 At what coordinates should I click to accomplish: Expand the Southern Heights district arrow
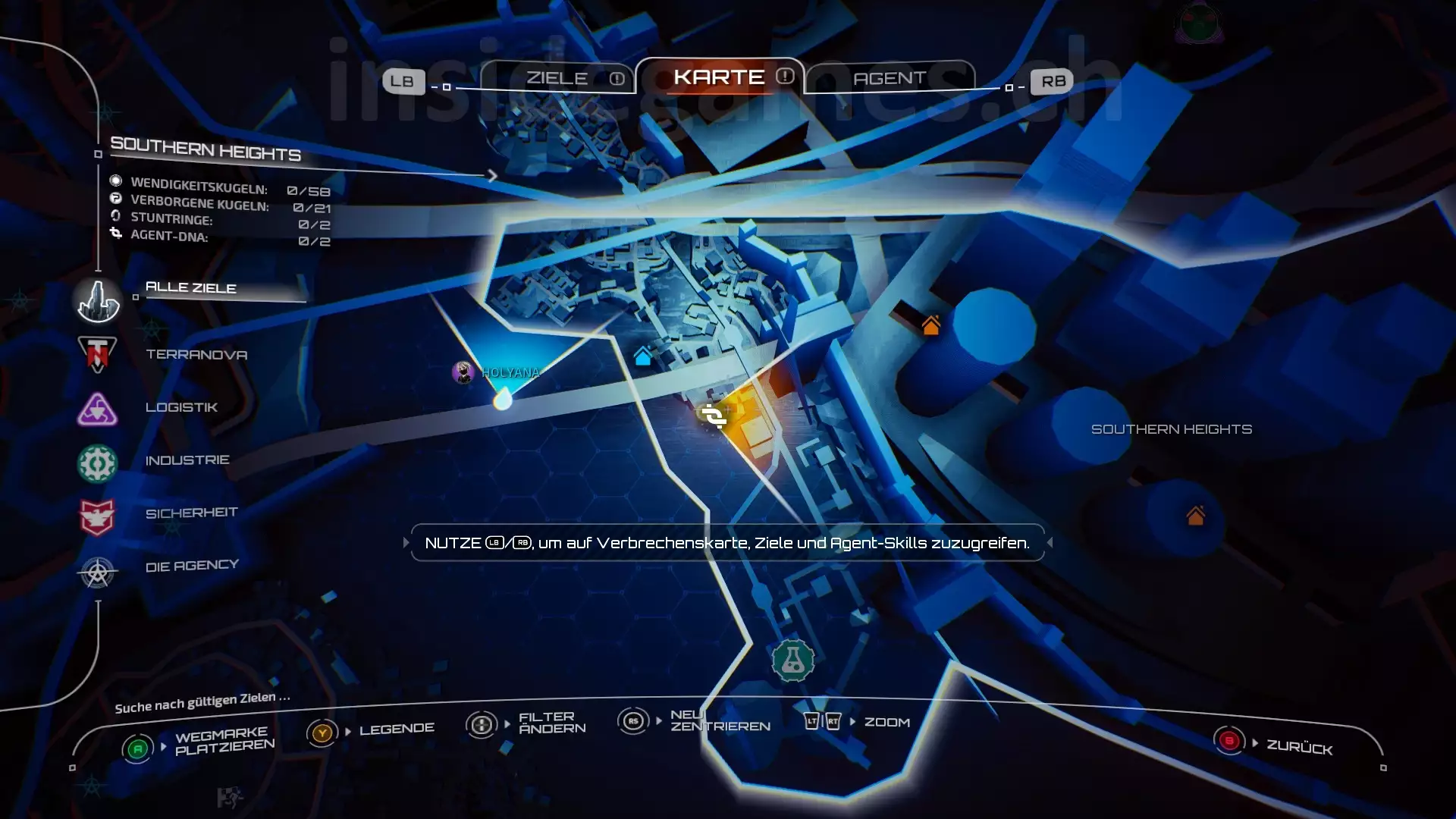pyautogui.click(x=492, y=176)
